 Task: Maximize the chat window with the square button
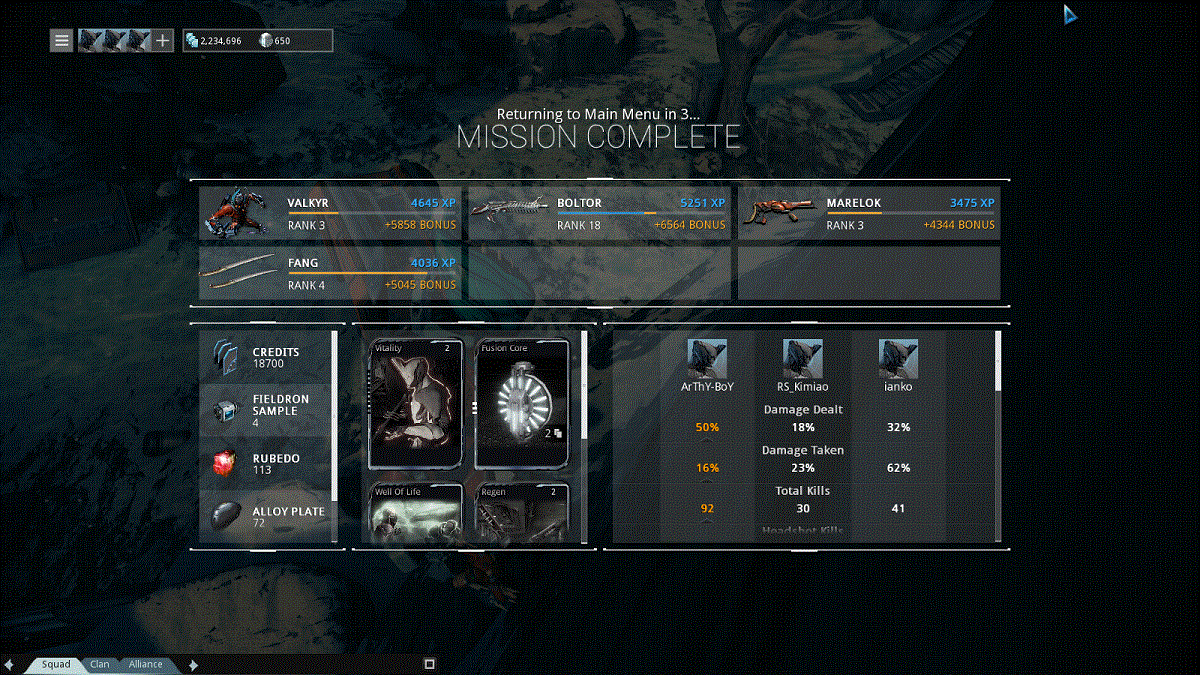click(x=429, y=663)
